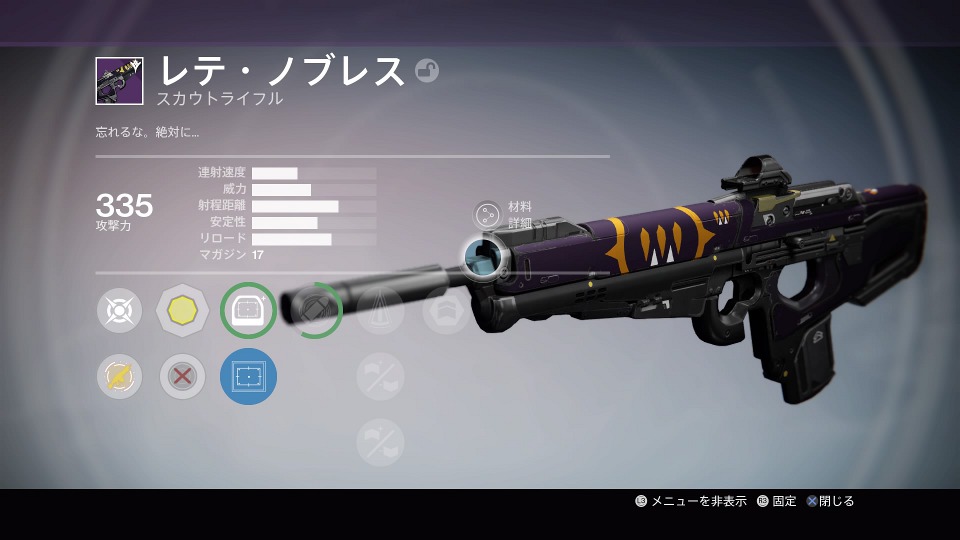960x540 pixels.
Task: Click the weapon thumbnail next to the title
Action: click(120, 80)
